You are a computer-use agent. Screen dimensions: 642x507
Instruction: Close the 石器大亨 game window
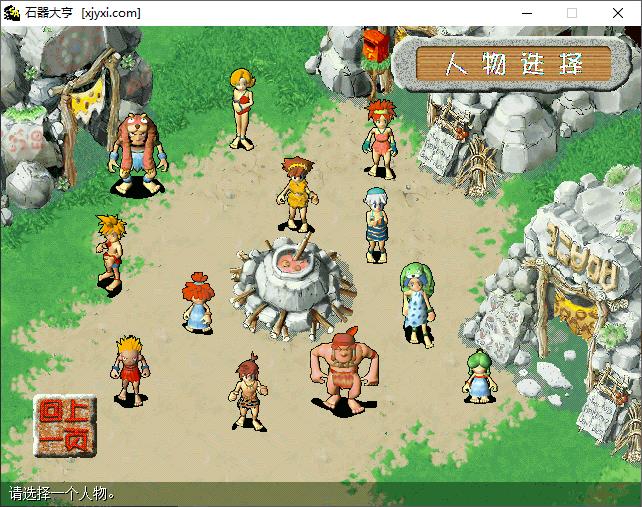(618, 13)
